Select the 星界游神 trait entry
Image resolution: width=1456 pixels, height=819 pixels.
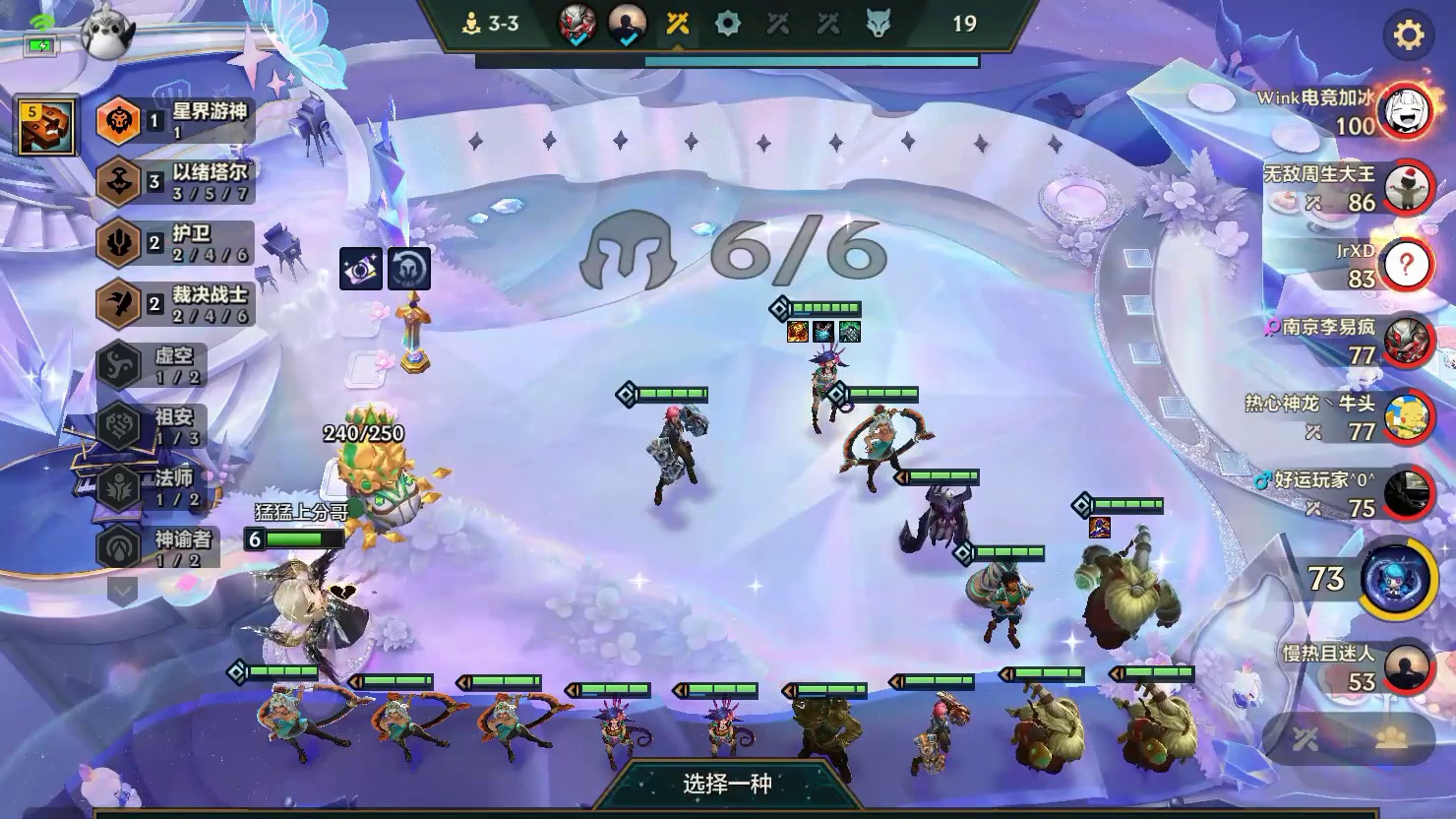(x=177, y=120)
